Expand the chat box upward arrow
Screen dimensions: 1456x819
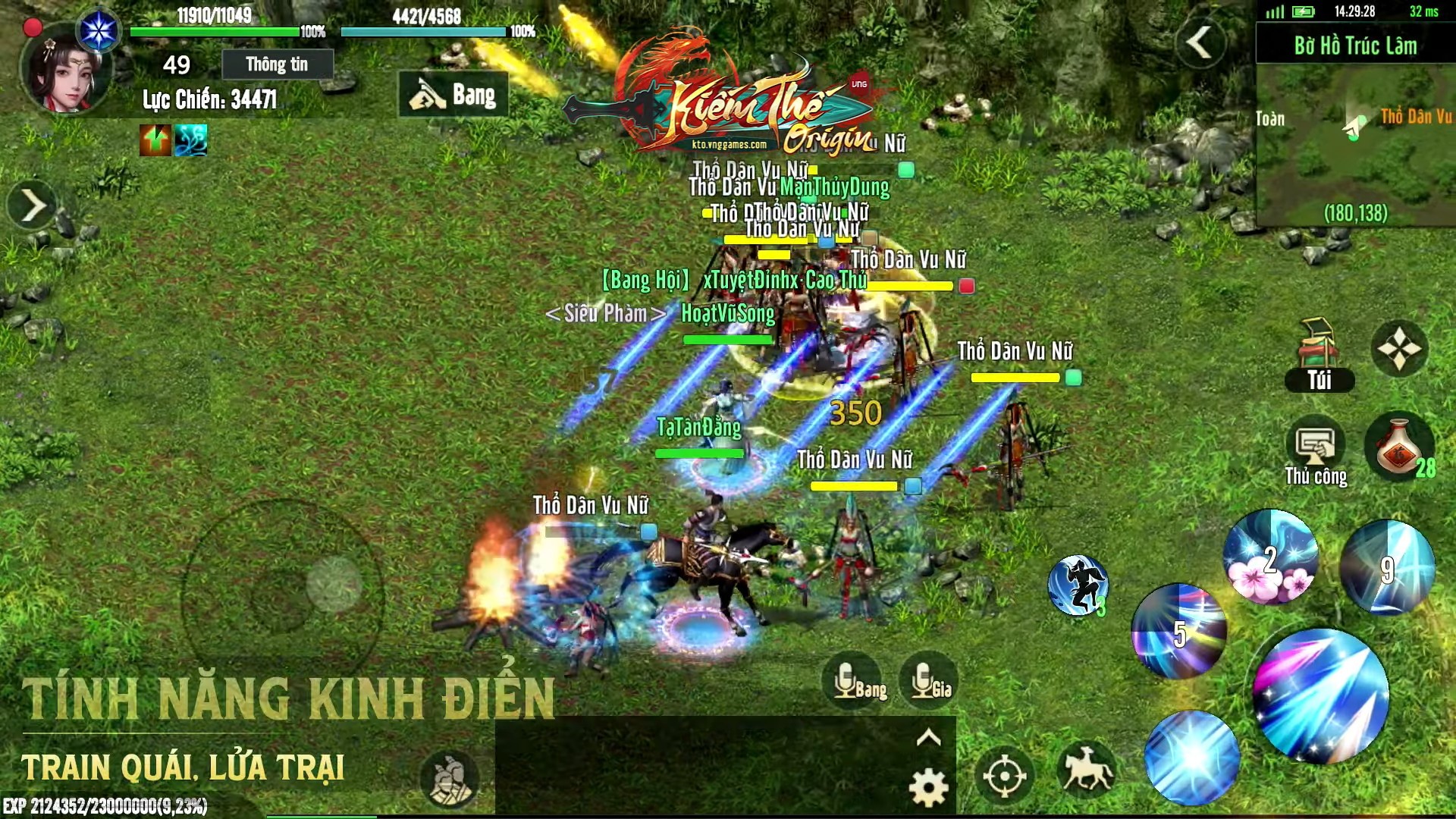coord(929,738)
